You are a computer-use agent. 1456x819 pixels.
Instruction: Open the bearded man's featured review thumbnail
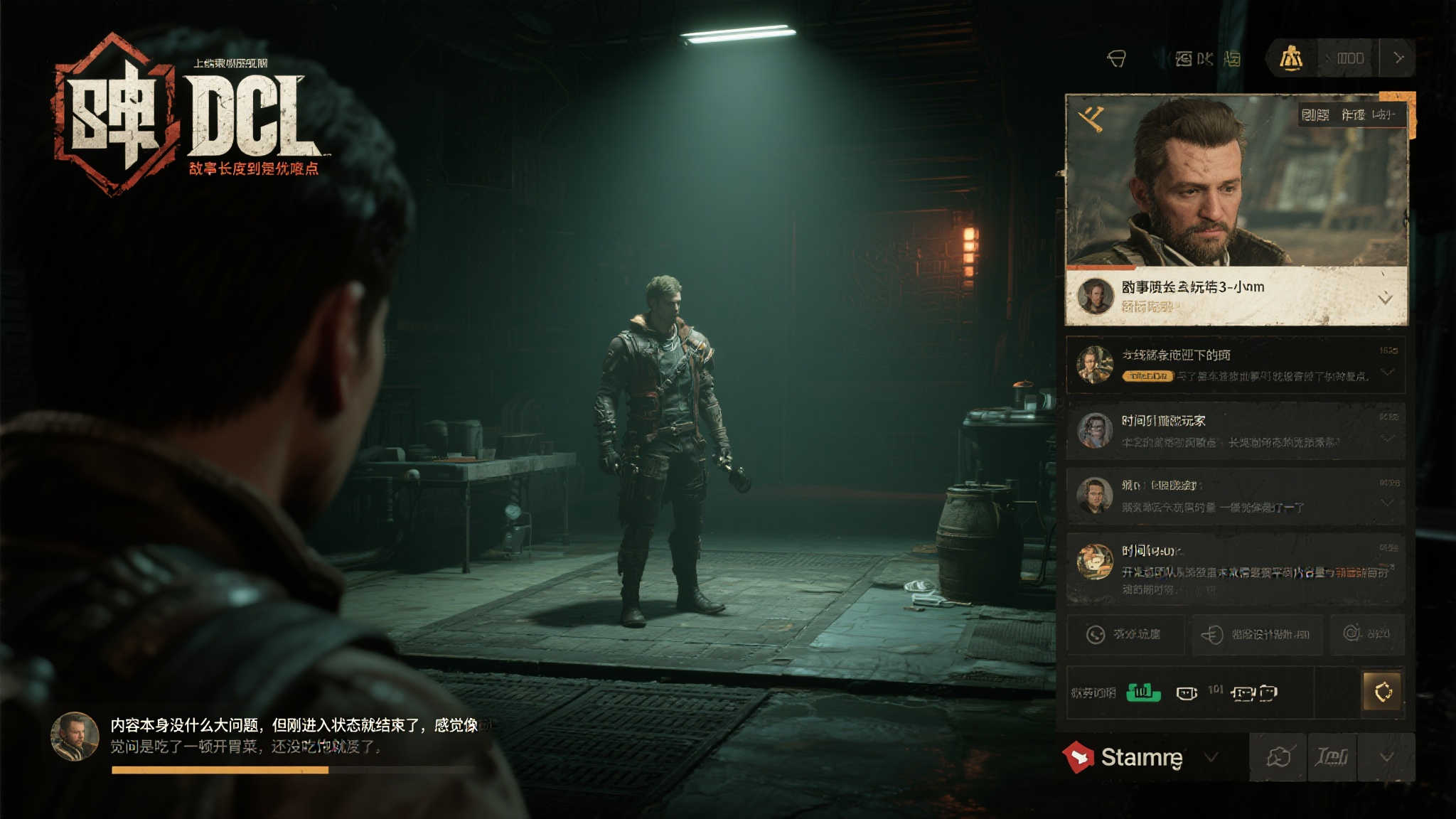point(1236,181)
